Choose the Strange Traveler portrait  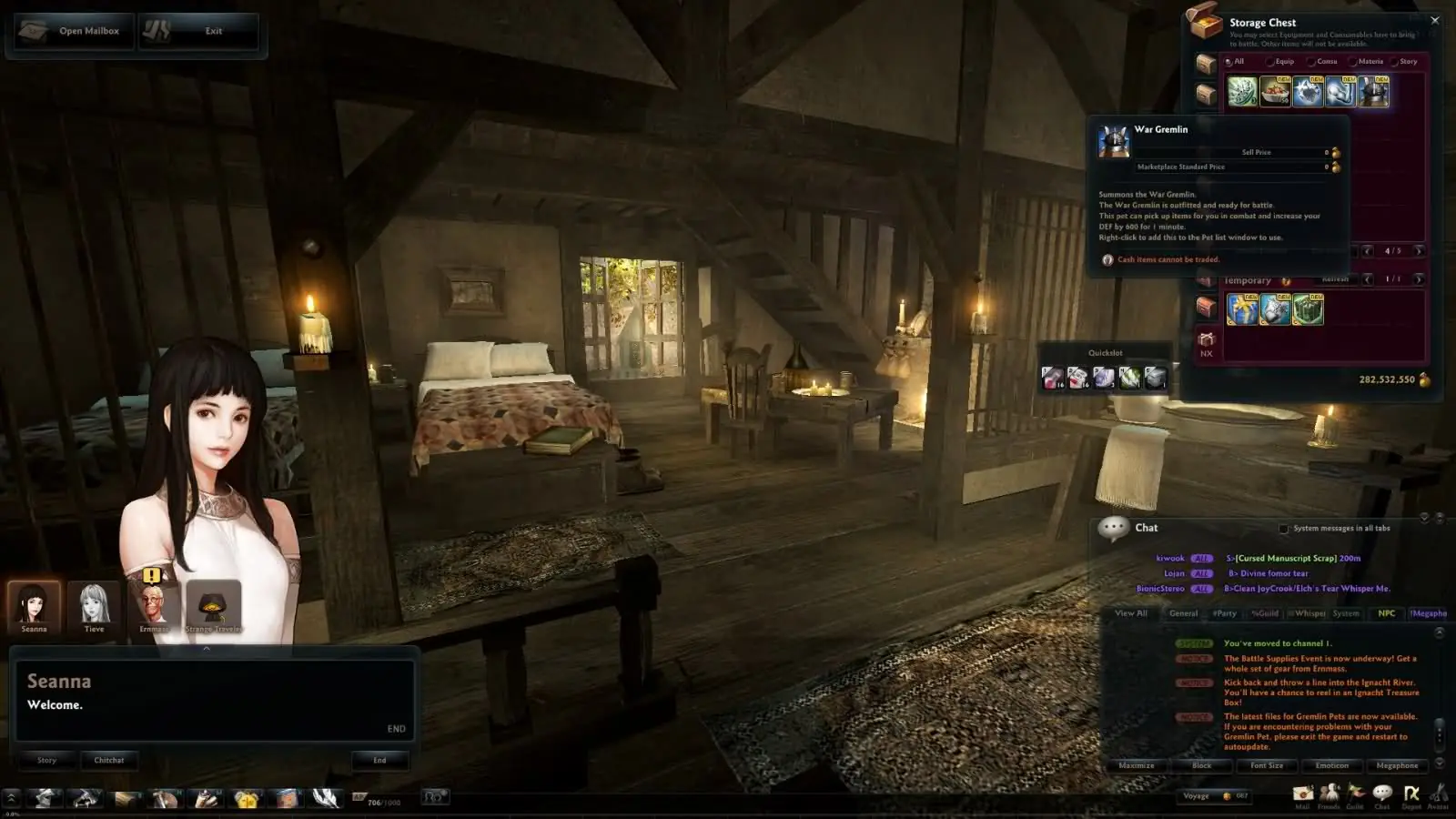click(214, 604)
